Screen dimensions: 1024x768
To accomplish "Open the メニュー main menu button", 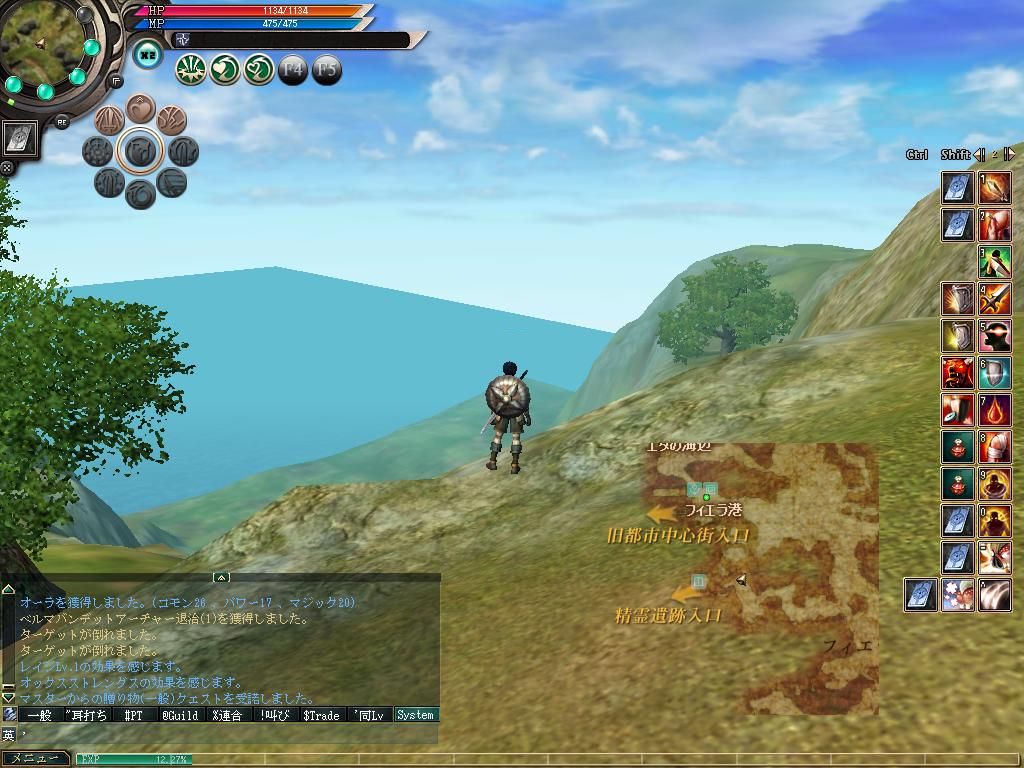I will [35, 759].
